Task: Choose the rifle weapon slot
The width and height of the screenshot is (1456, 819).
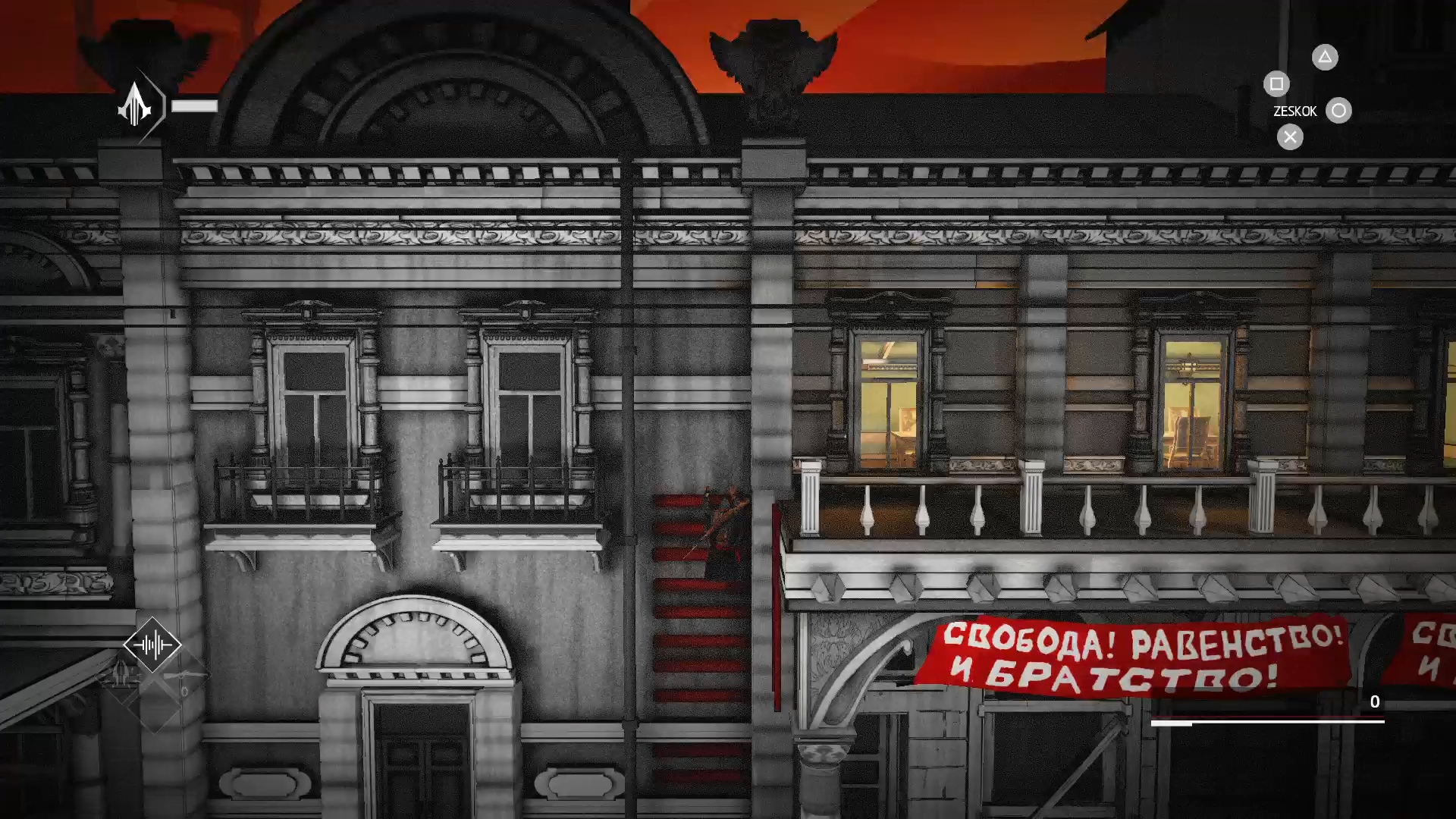Action: coord(184,676)
